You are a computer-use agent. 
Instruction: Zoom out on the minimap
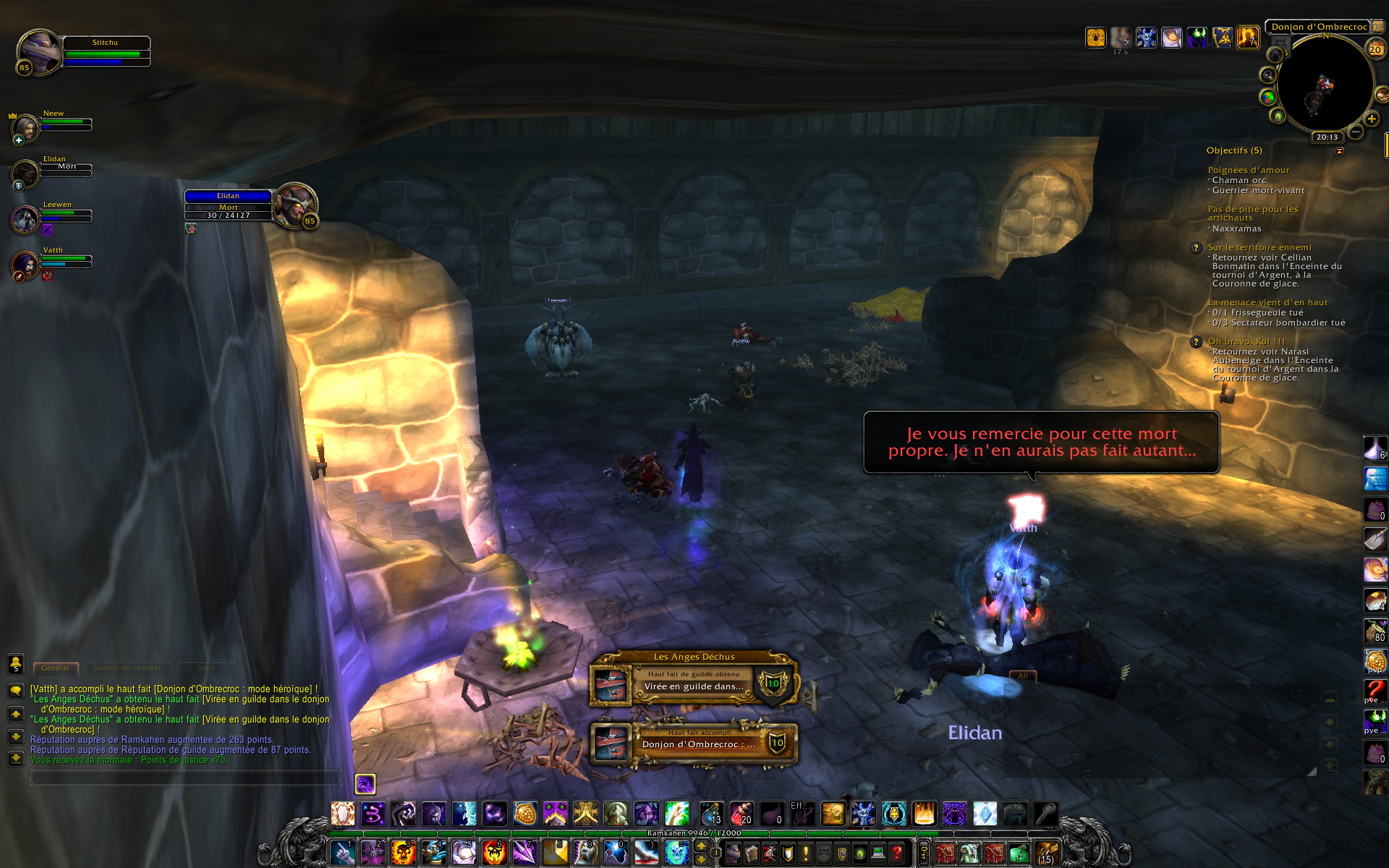click(1355, 132)
